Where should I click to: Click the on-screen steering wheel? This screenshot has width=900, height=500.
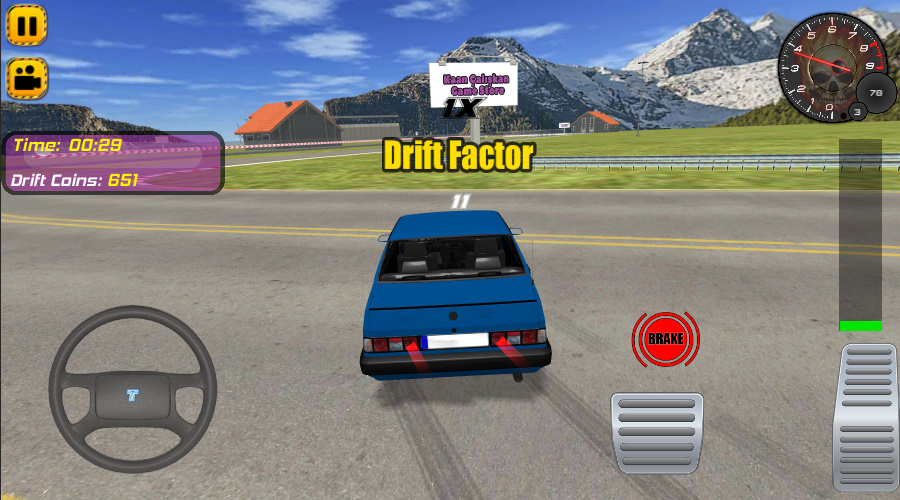(133, 389)
